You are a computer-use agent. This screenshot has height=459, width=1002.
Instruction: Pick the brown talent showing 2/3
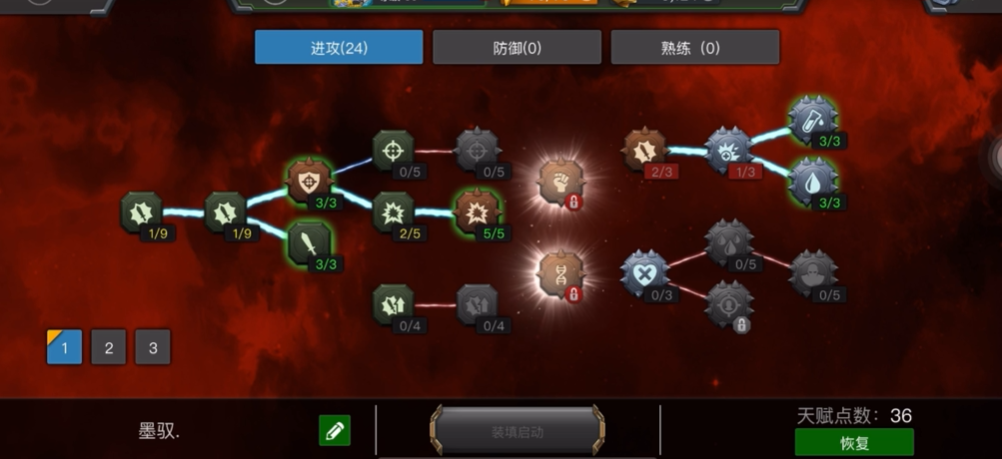[645, 151]
